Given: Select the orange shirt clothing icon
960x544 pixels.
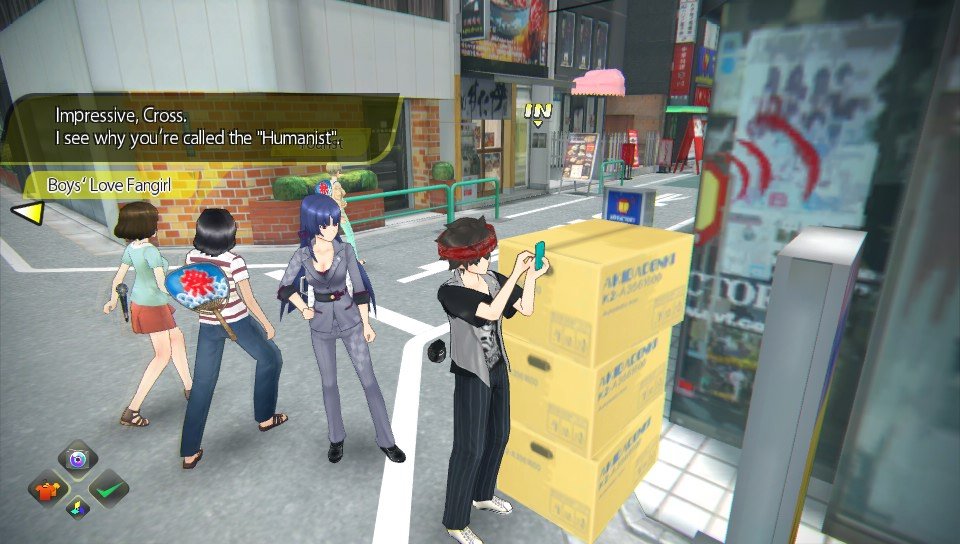Looking at the screenshot, I should coord(47,489).
